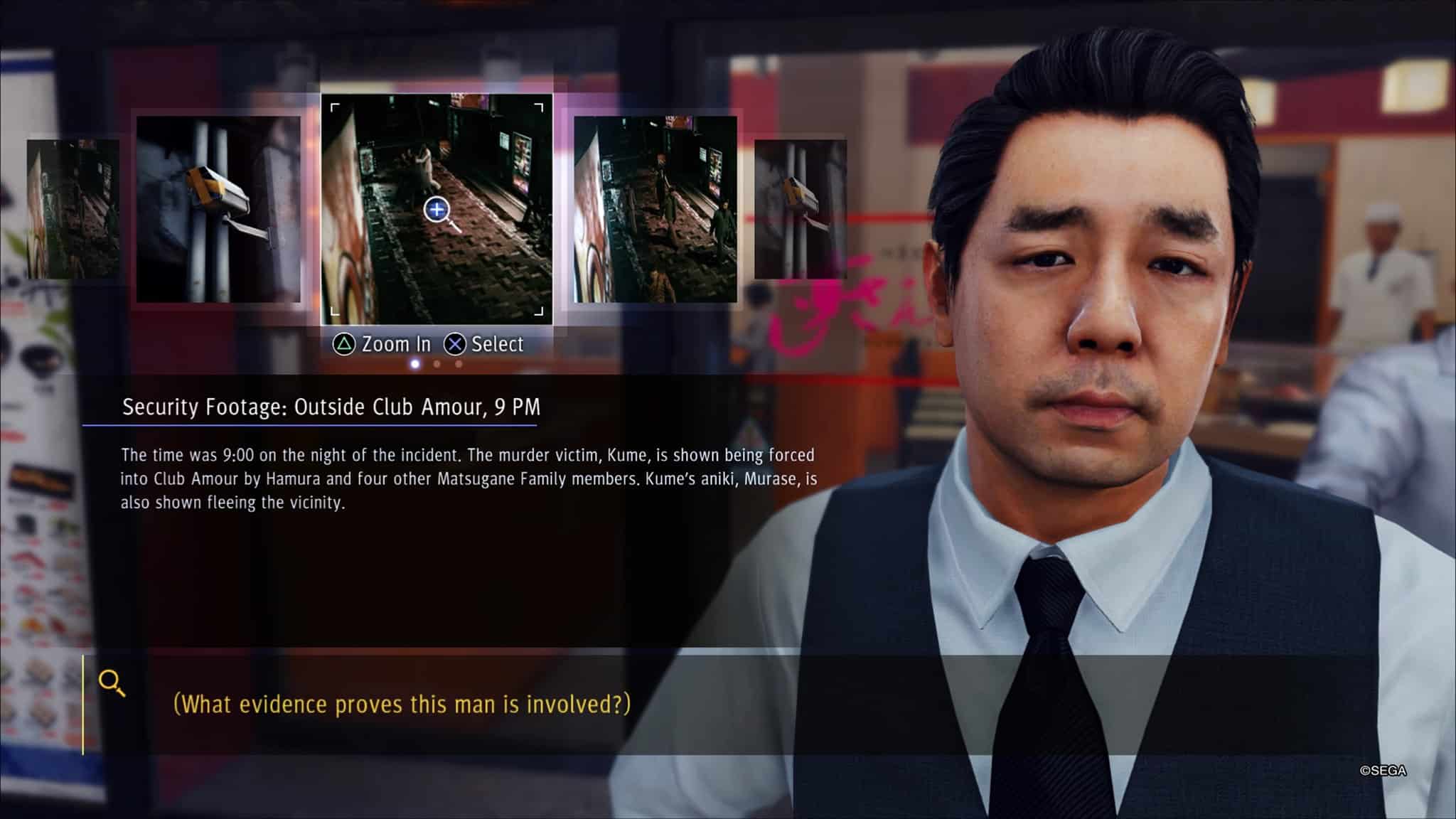Switch to the middle page indicator dot
Screen dimensions: 1456x819
point(437,364)
